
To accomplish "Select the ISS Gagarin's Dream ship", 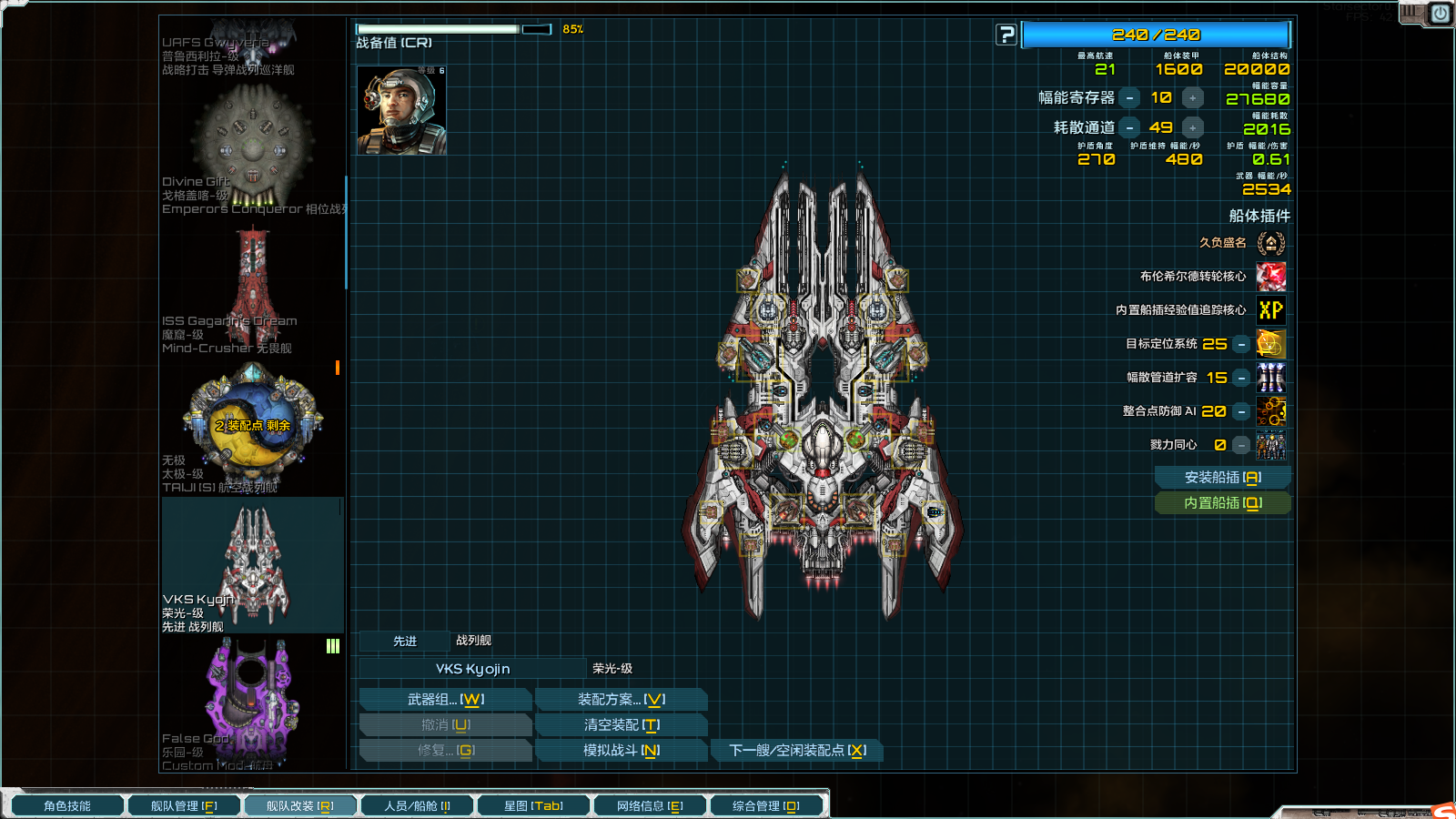I will (253, 289).
